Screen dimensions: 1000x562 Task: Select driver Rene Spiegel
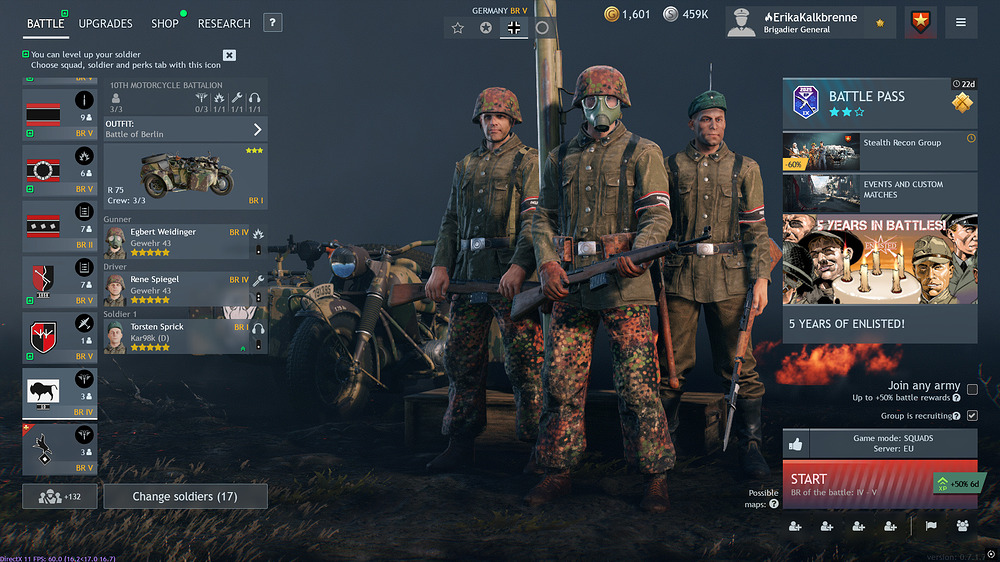click(175, 289)
